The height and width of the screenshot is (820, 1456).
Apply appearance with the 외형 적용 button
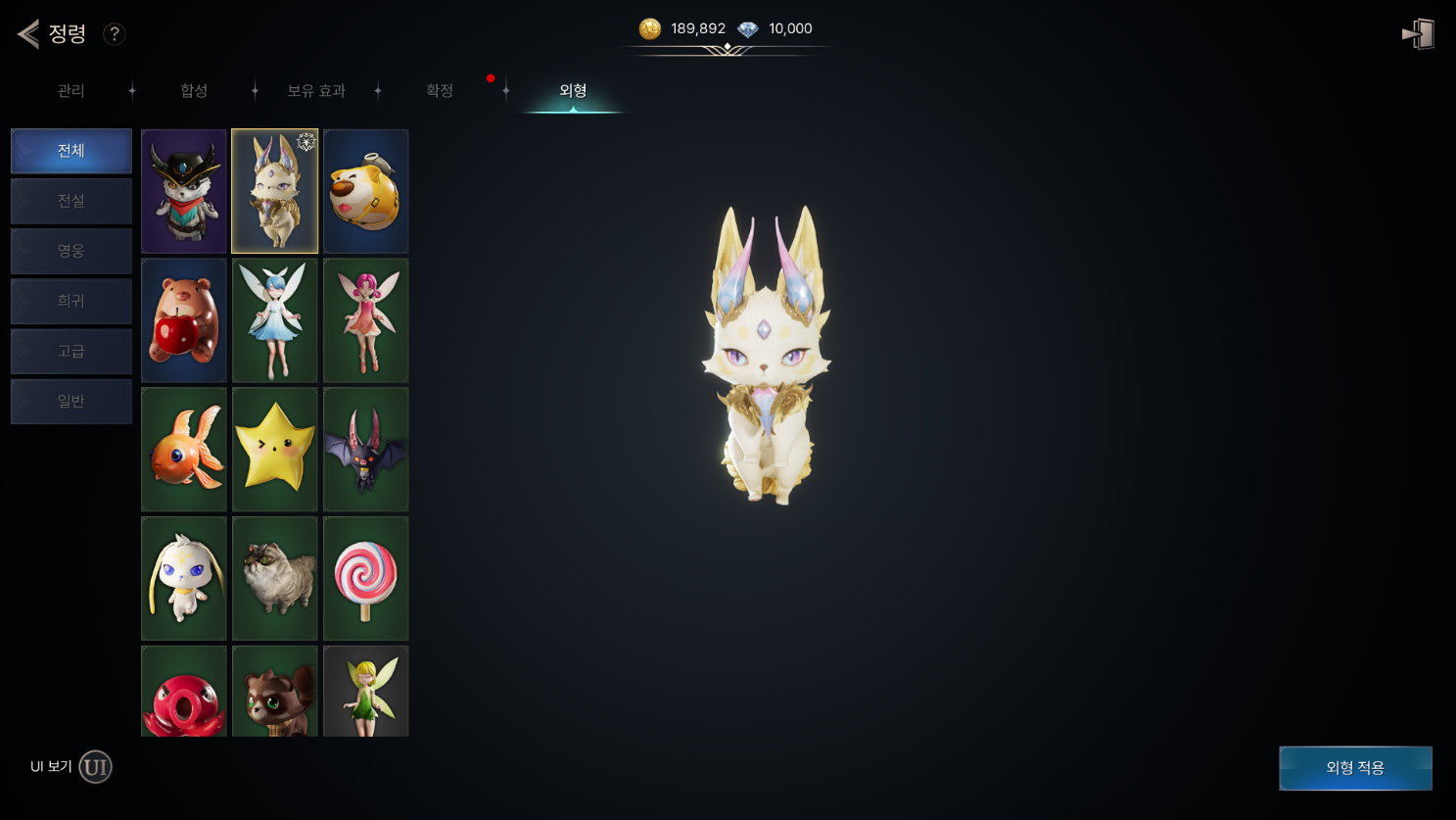coord(1355,768)
